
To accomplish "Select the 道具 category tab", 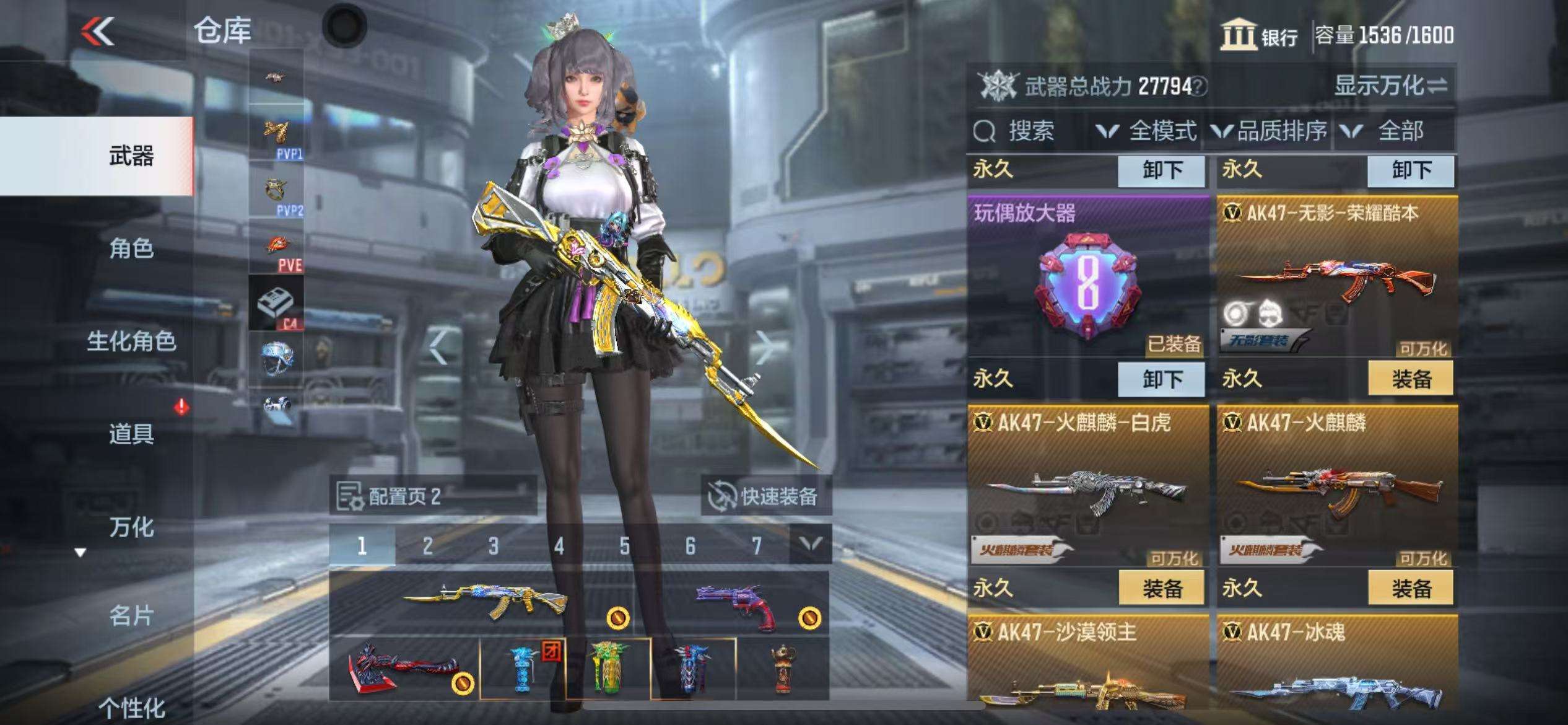I will pyautogui.click(x=131, y=434).
